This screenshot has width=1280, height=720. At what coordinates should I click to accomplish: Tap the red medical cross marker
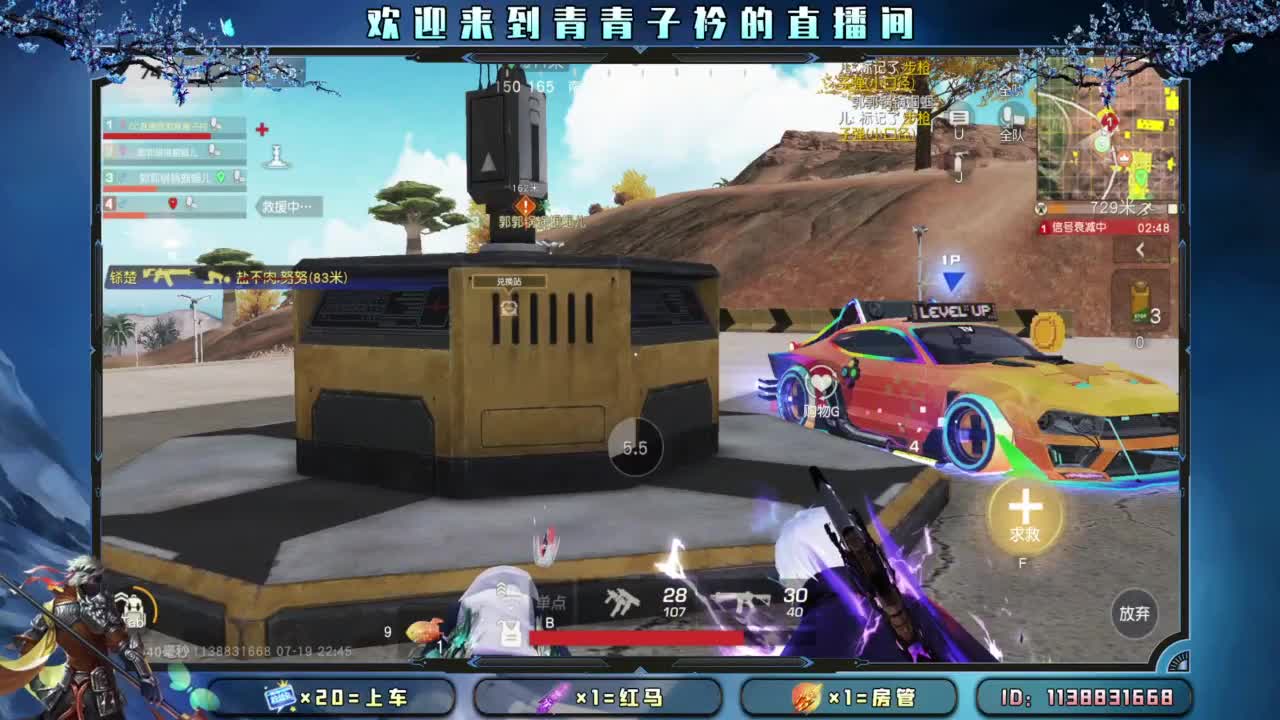[261, 129]
